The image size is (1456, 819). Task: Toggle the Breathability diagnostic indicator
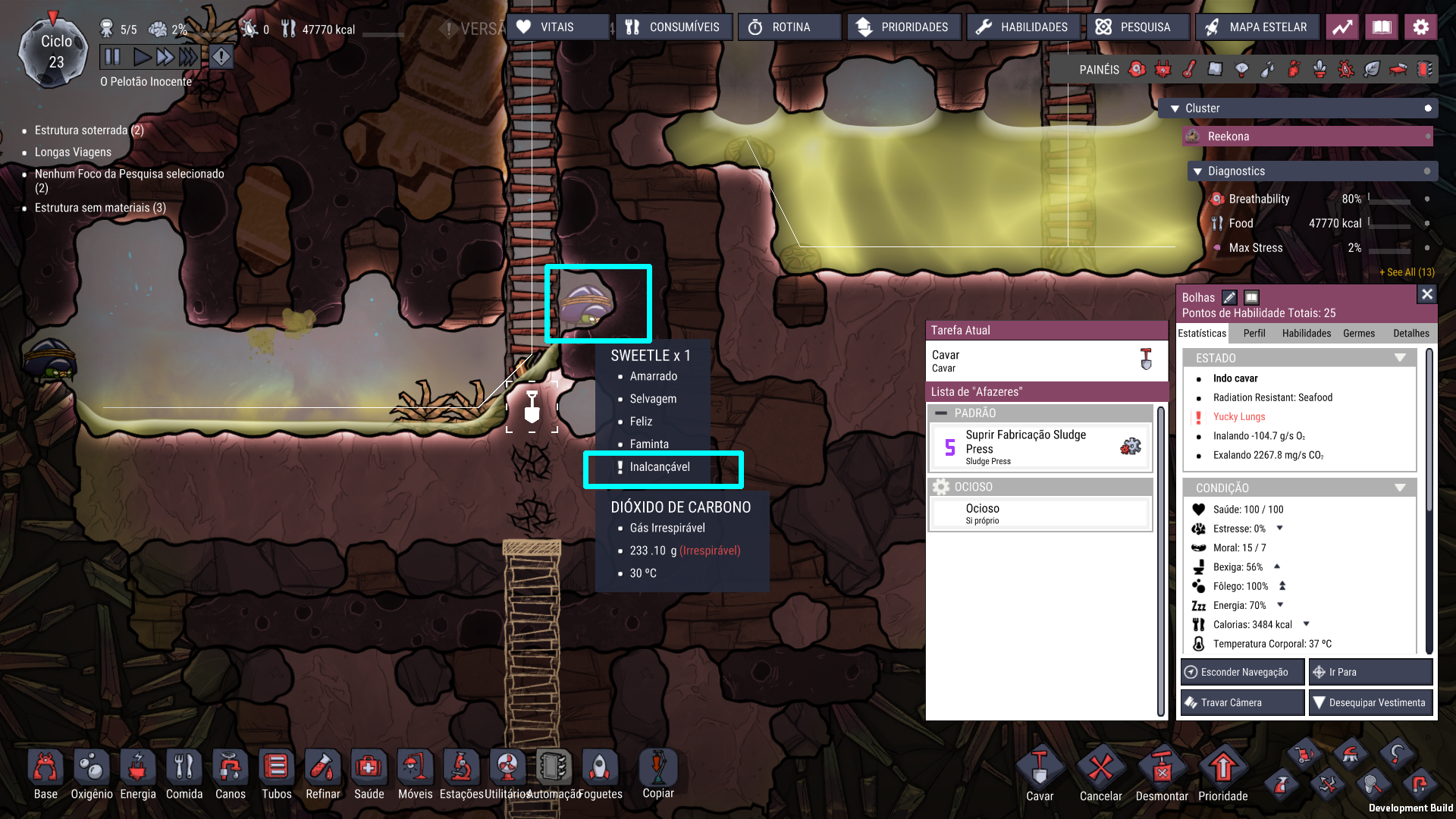(x=1429, y=199)
